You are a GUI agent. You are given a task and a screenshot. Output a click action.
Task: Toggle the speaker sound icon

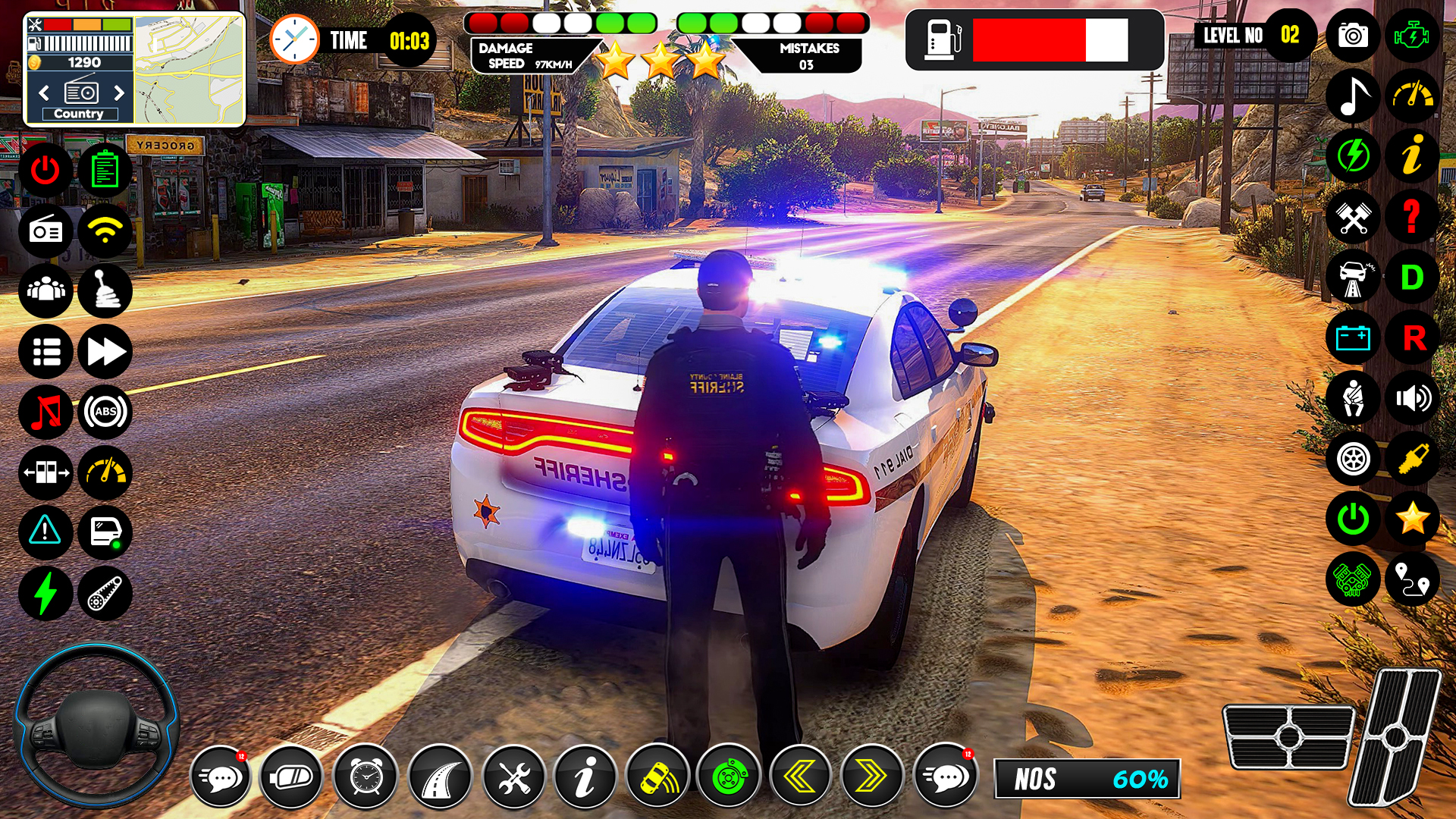(1412, 399)
